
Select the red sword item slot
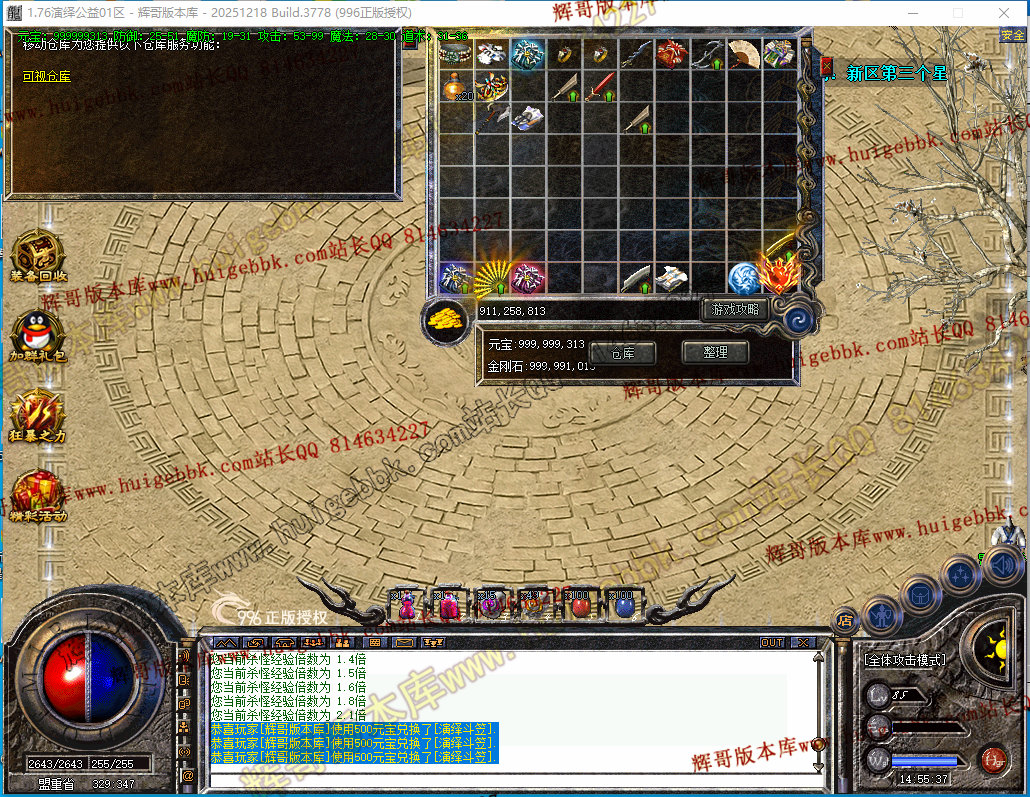599,87
